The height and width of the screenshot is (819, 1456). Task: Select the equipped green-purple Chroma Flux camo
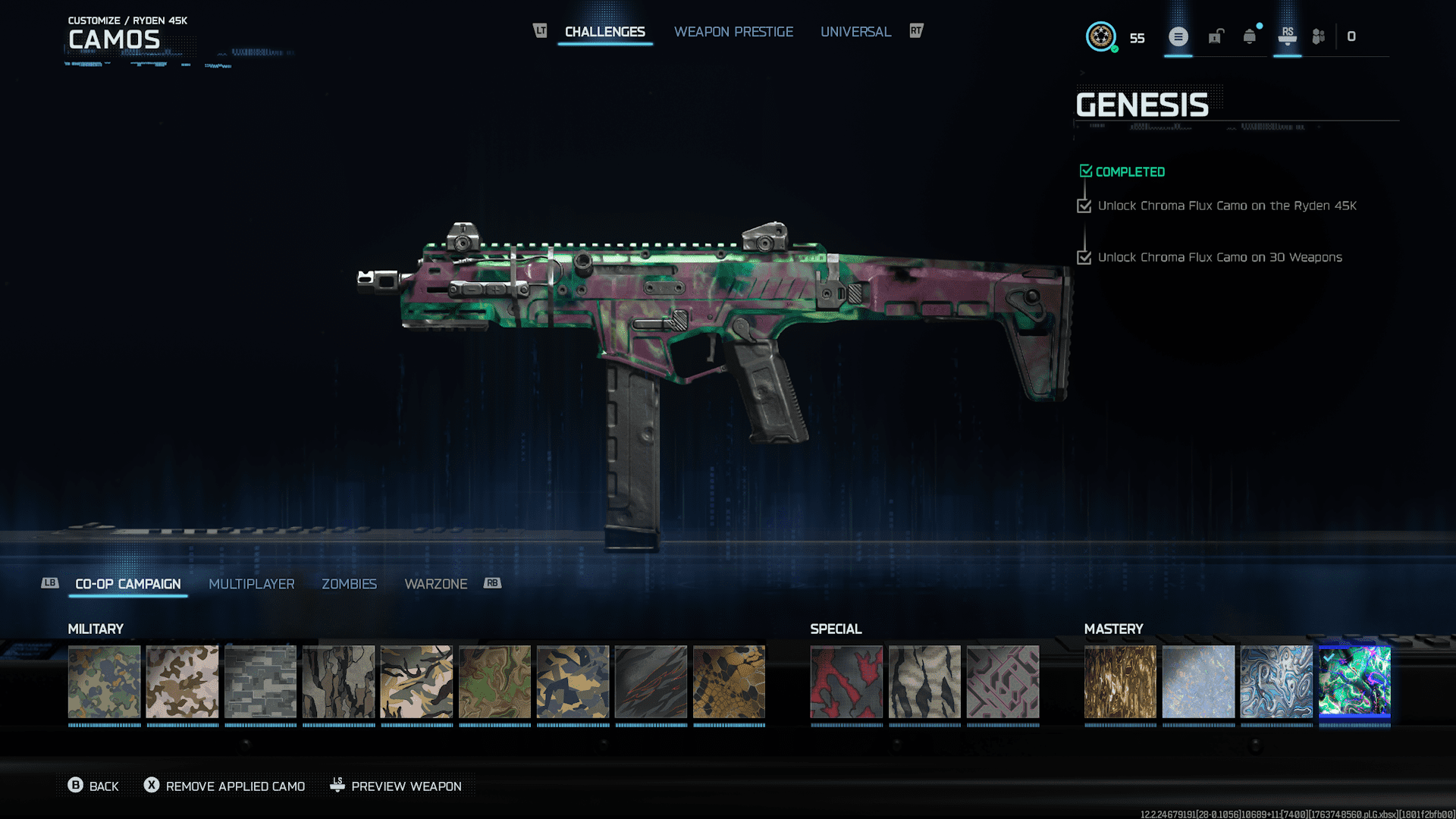click(x=1354, y=681)
